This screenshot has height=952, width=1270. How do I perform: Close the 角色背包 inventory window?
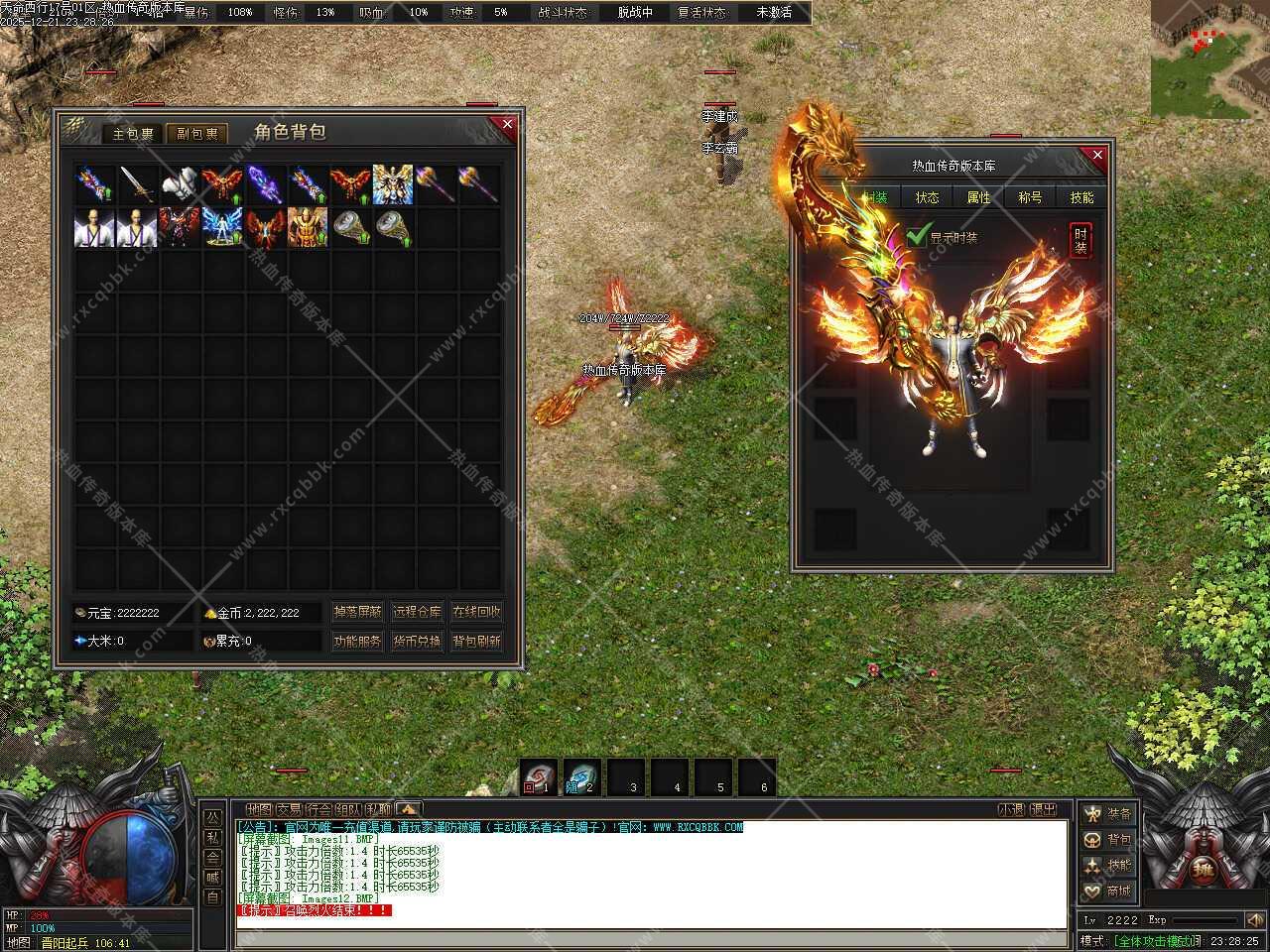click(x=507, y=124)
